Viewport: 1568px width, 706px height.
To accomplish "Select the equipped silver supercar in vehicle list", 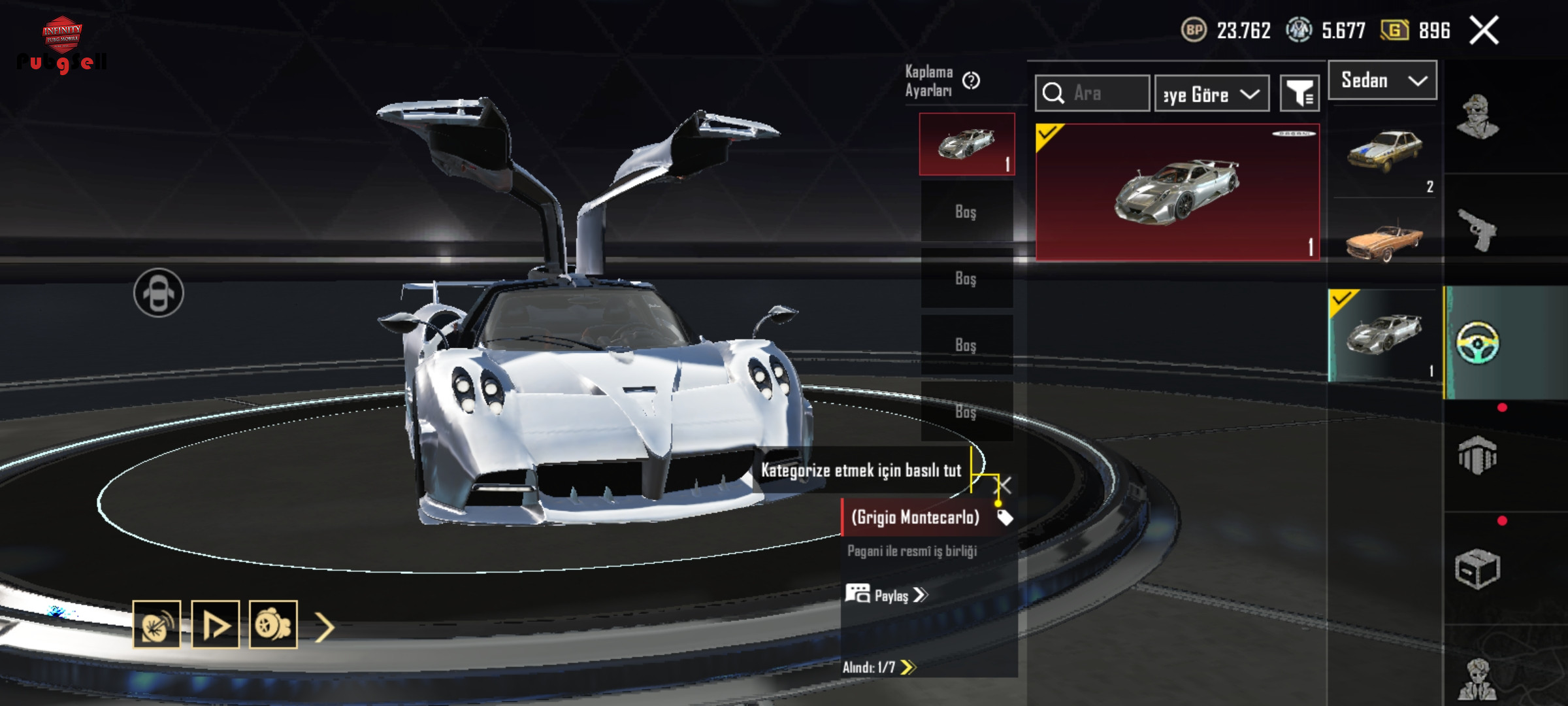I will coord(1384,335).
